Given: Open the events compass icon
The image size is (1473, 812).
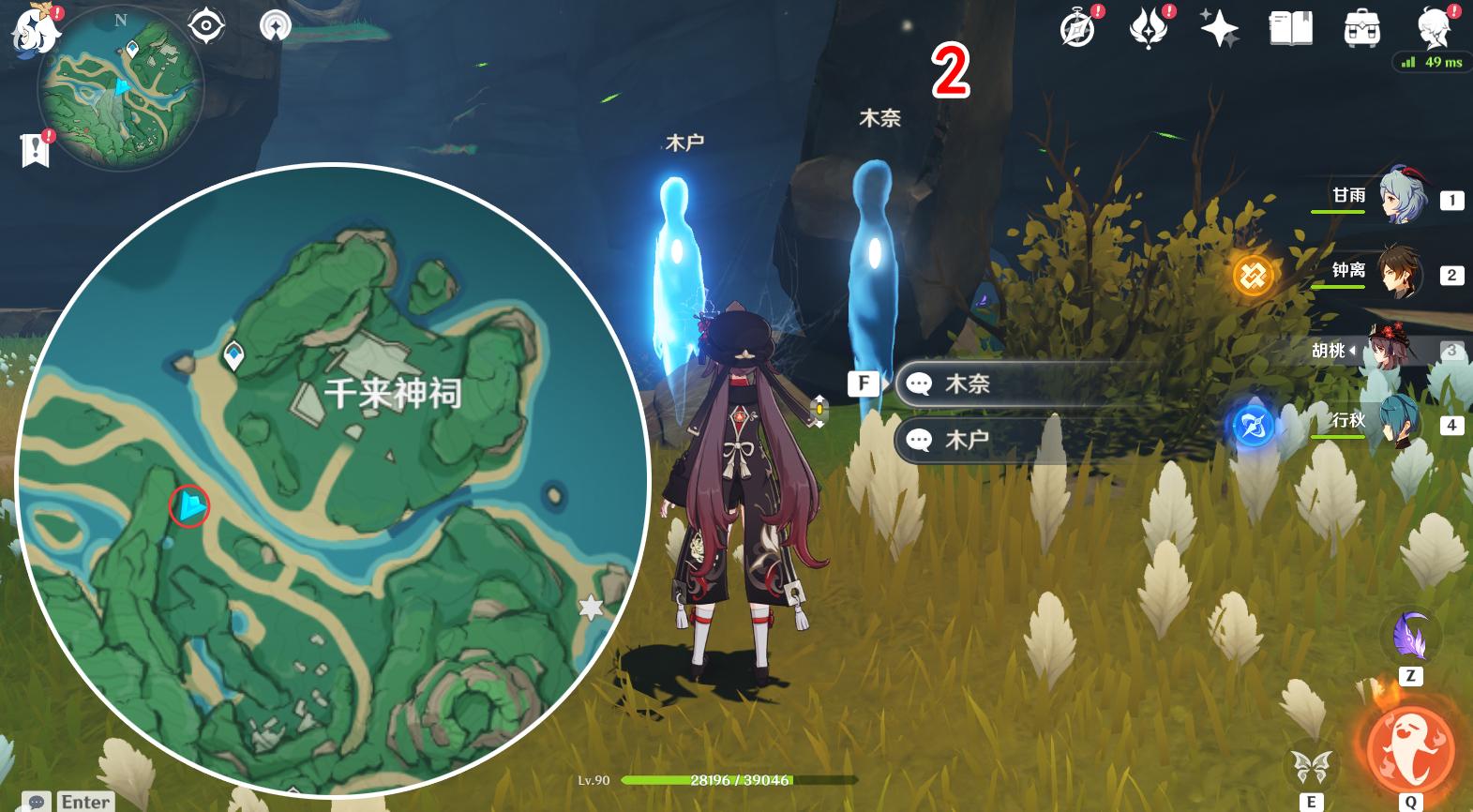Looking at the screenshot, I should click(x=1078, y=28).
